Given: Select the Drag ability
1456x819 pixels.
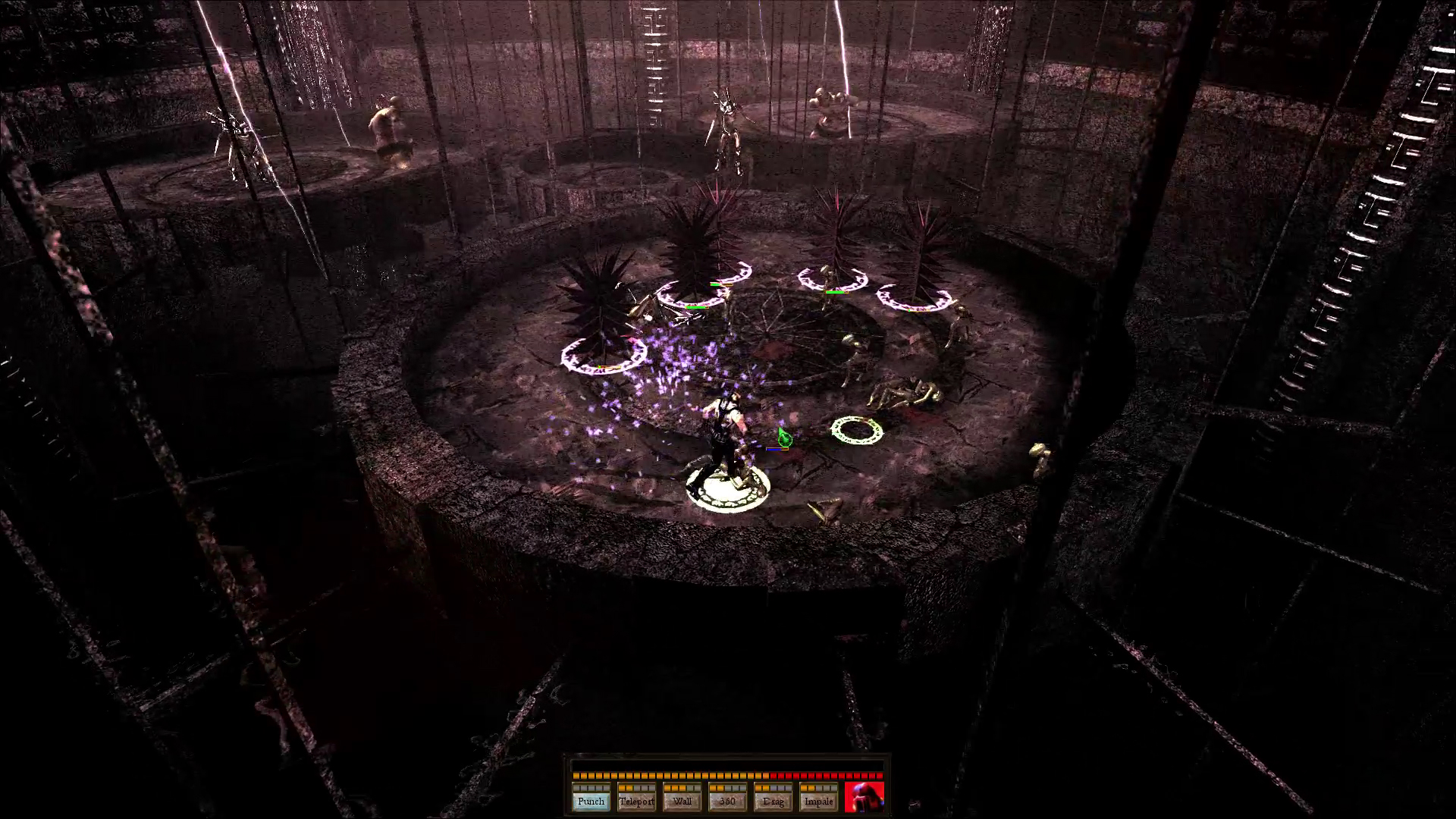Looking at the screenshot, I should [773, 802].
